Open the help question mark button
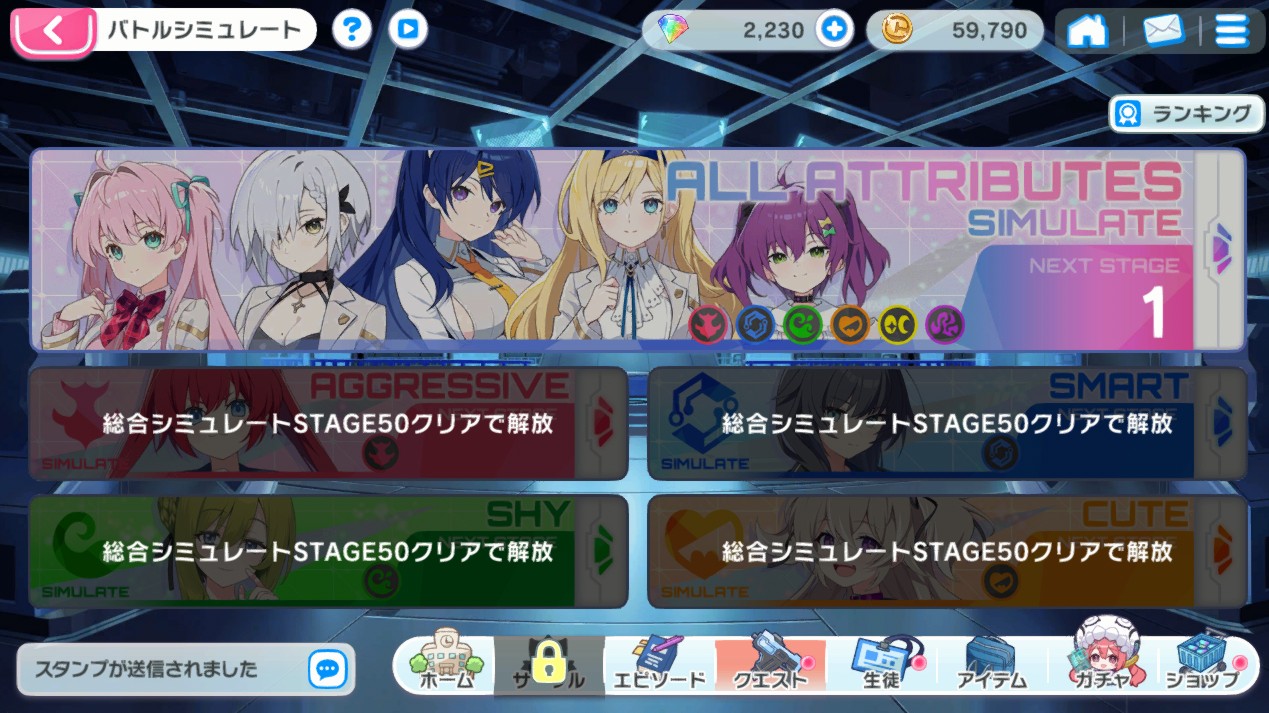 [351, 30]
